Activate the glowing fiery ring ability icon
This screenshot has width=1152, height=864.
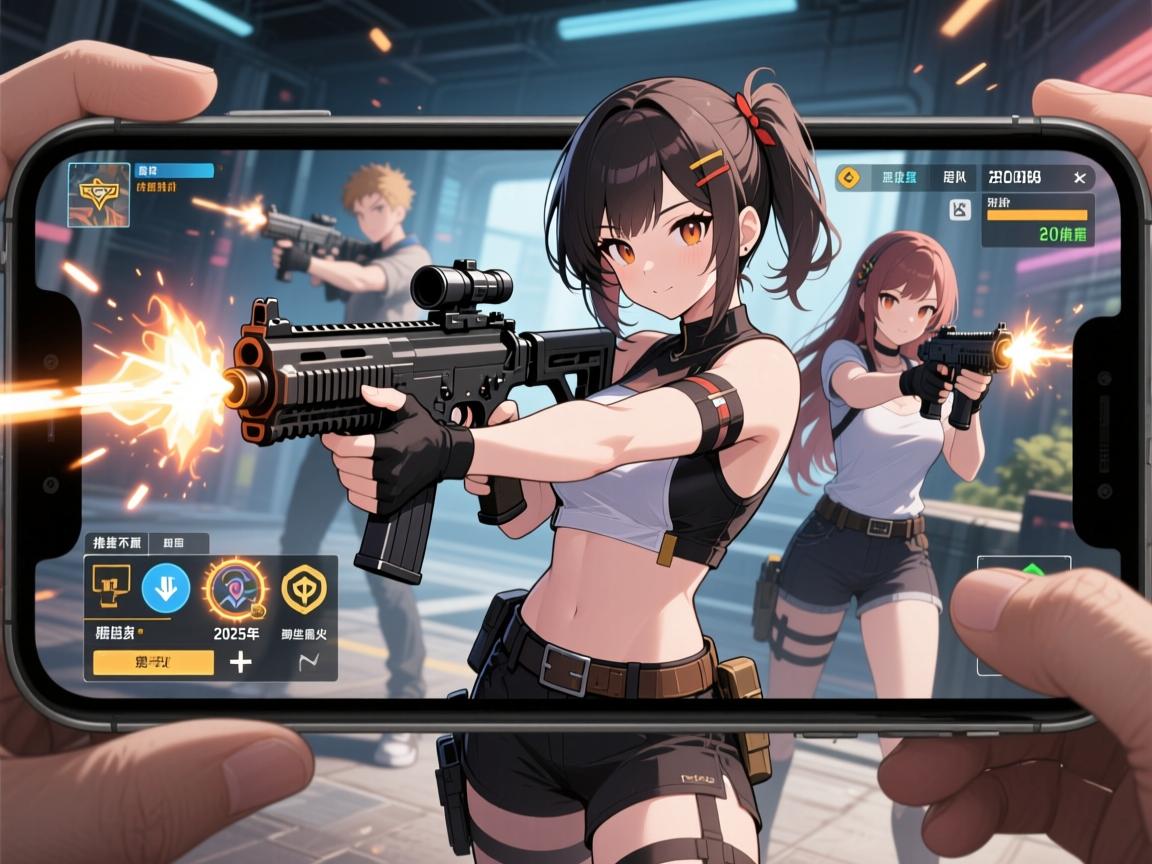[235, 590]
